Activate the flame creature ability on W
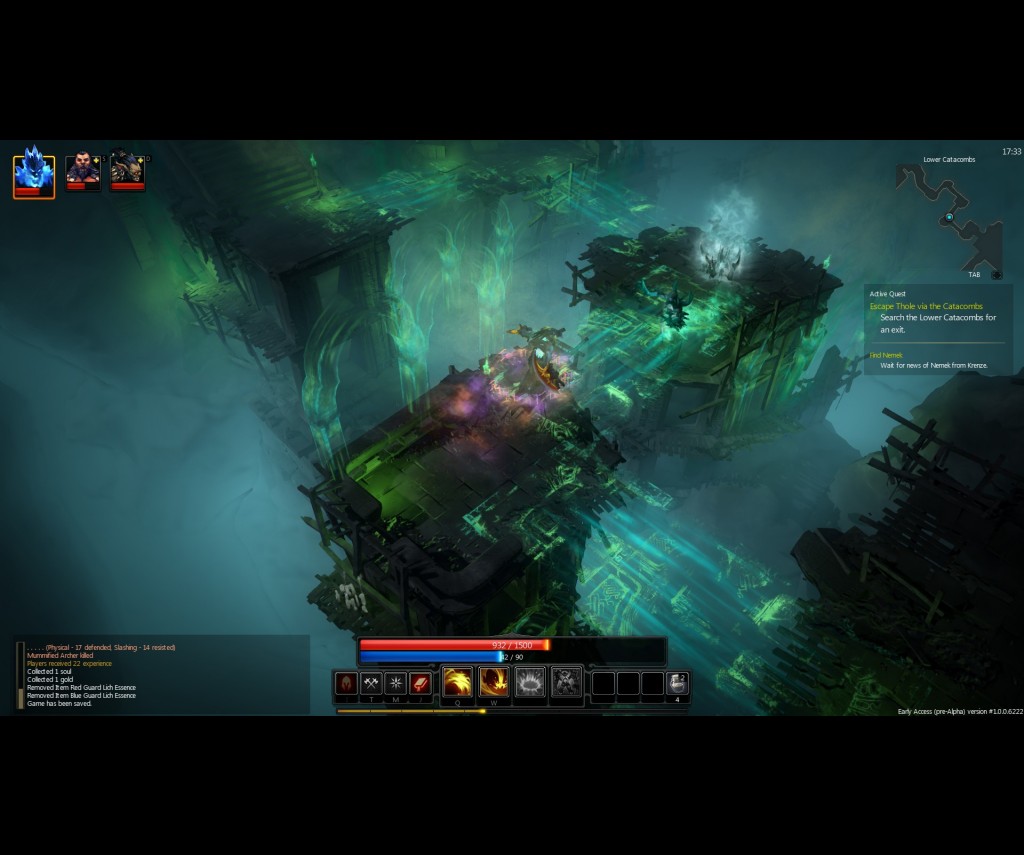The height and width of the screenshot is (855, 1024). coord(494,682)
